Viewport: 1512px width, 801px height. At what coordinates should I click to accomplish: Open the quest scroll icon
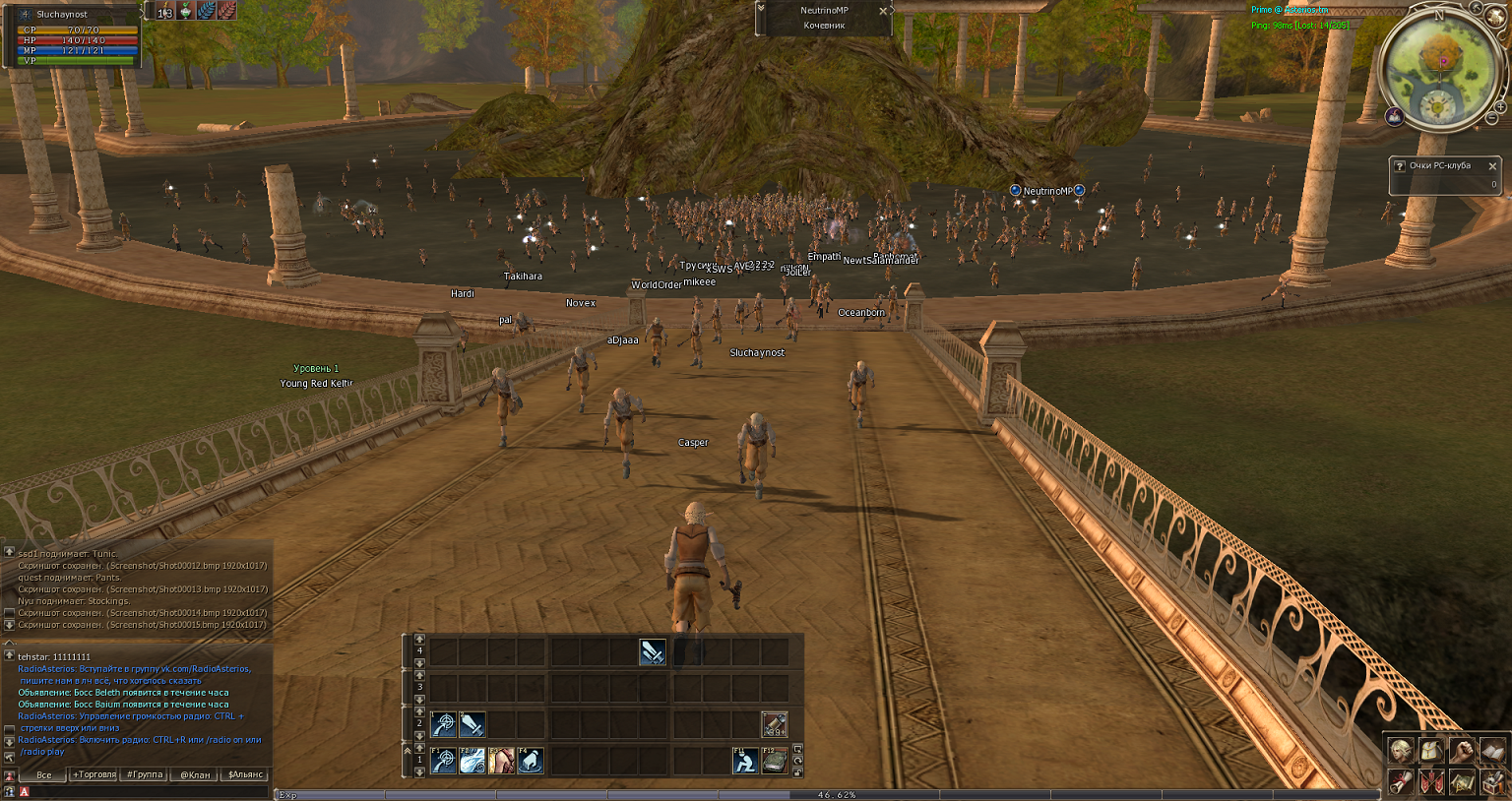[x=1401, y=782]
